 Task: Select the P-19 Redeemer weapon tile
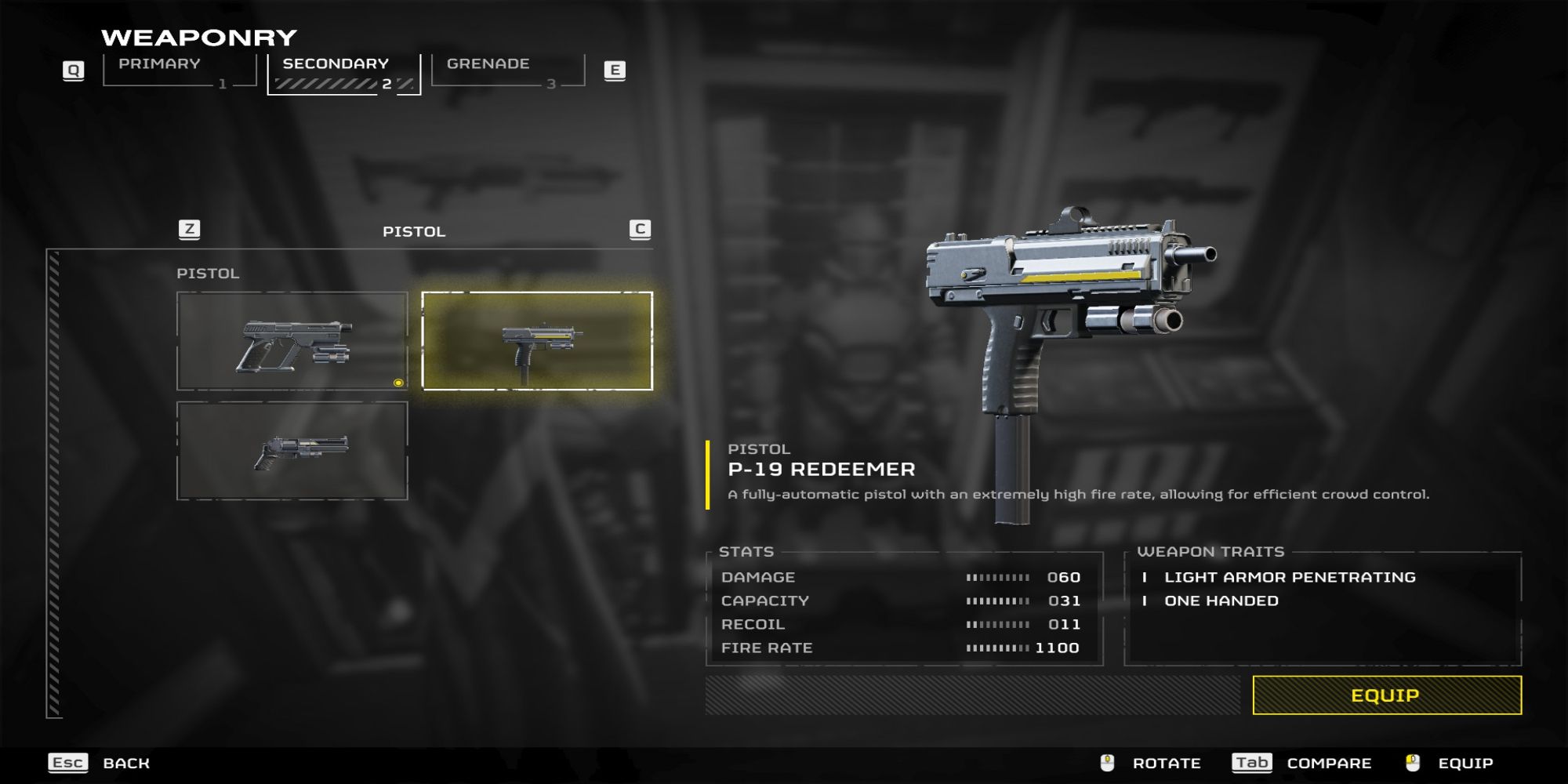click(x=537, y=341)
